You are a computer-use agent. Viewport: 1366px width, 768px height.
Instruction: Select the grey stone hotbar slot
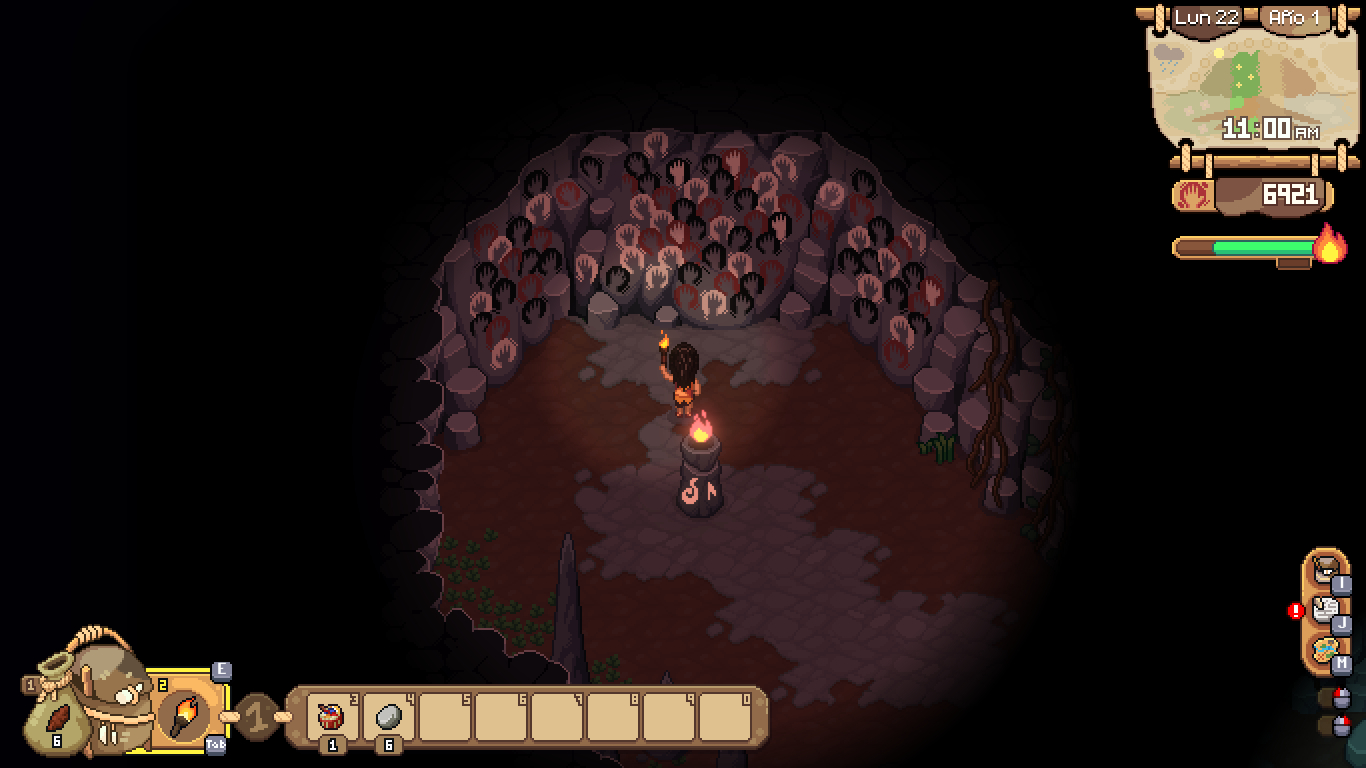pyautogui.click(x=388, y=717)
